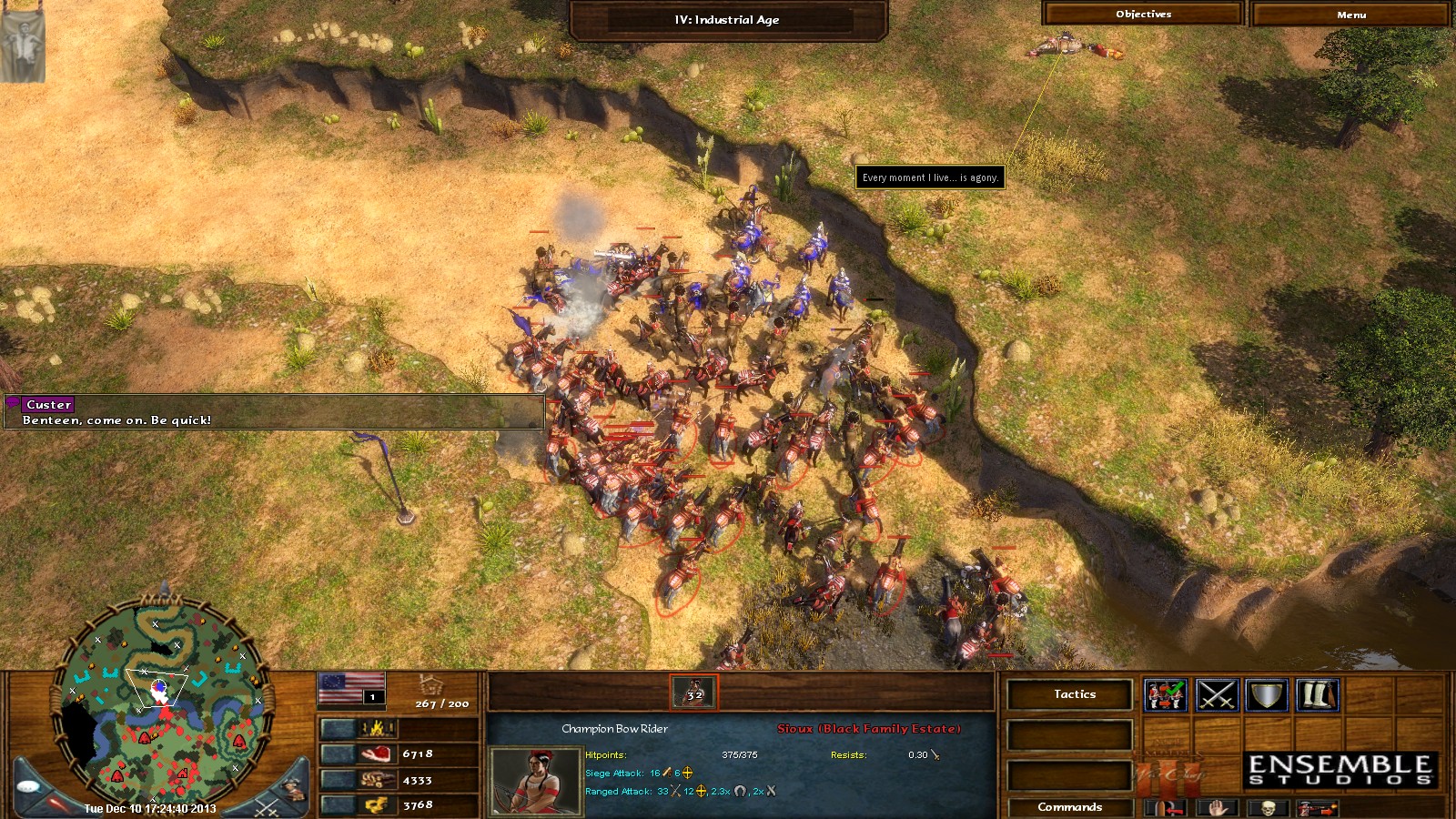Image resolution: width=1456 pixels, height=819 pixels.
Task: Click the garrison command with red arrow
Action: 1167,807
